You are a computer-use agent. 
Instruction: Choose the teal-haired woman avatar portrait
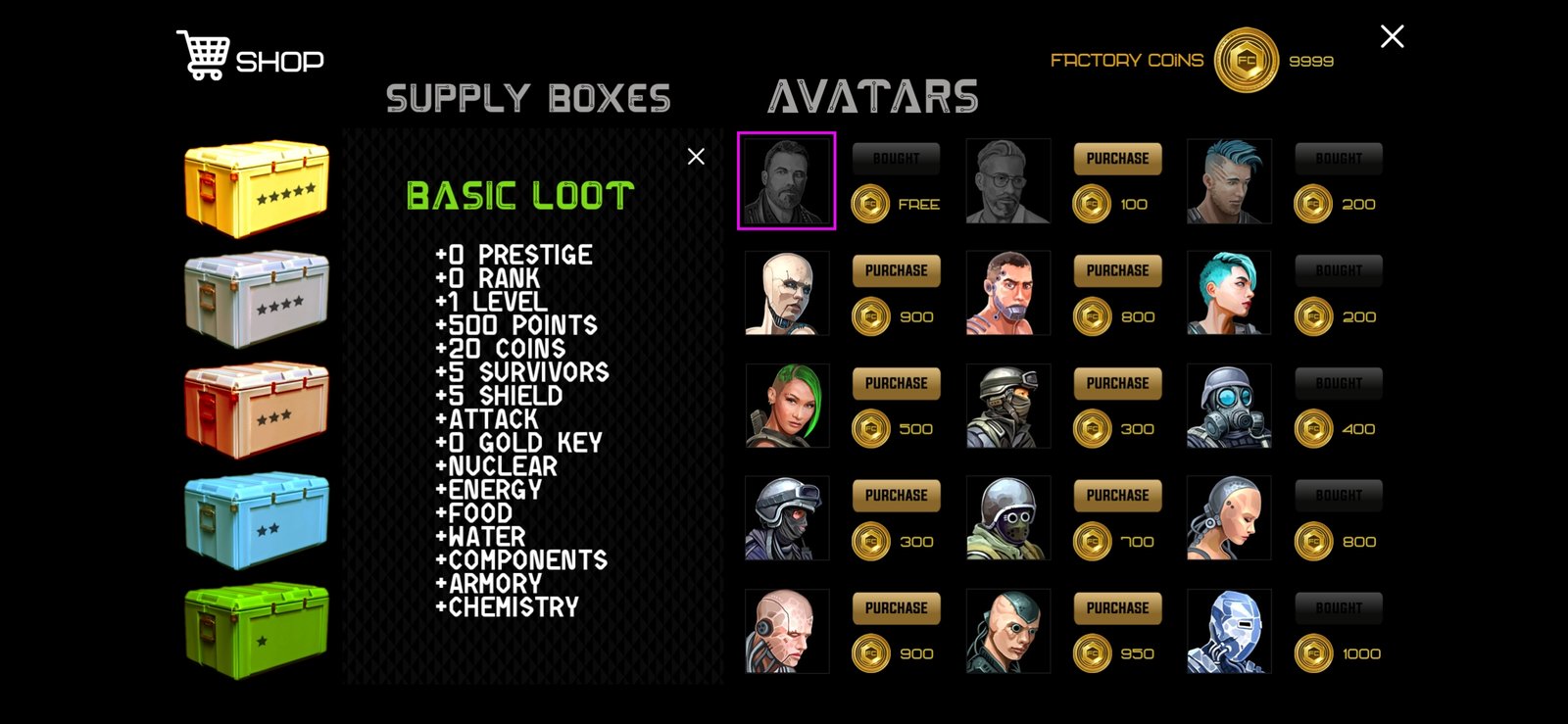click(x=1229, y=294)
